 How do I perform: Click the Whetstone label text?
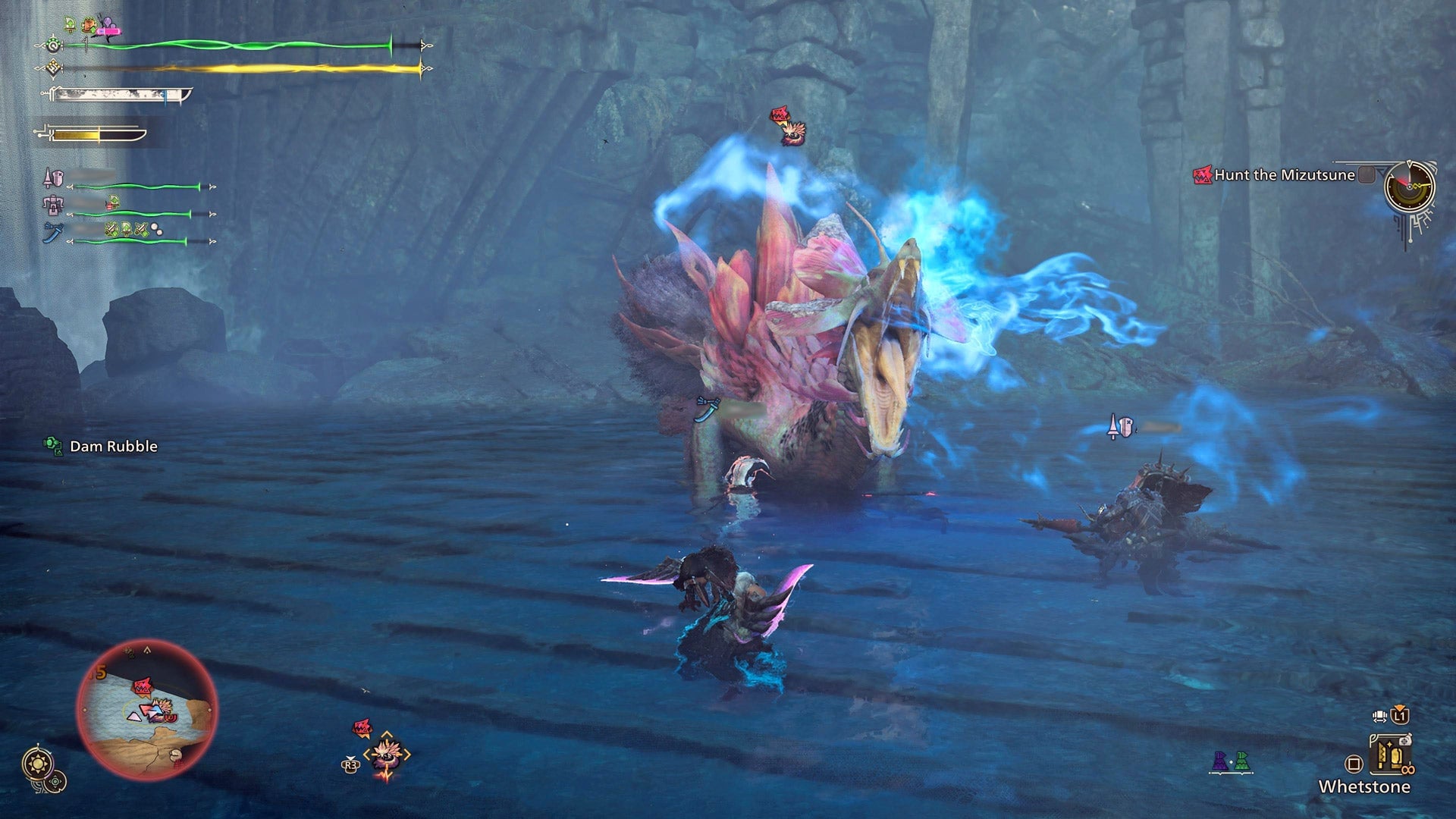[x=1365, y=786]
